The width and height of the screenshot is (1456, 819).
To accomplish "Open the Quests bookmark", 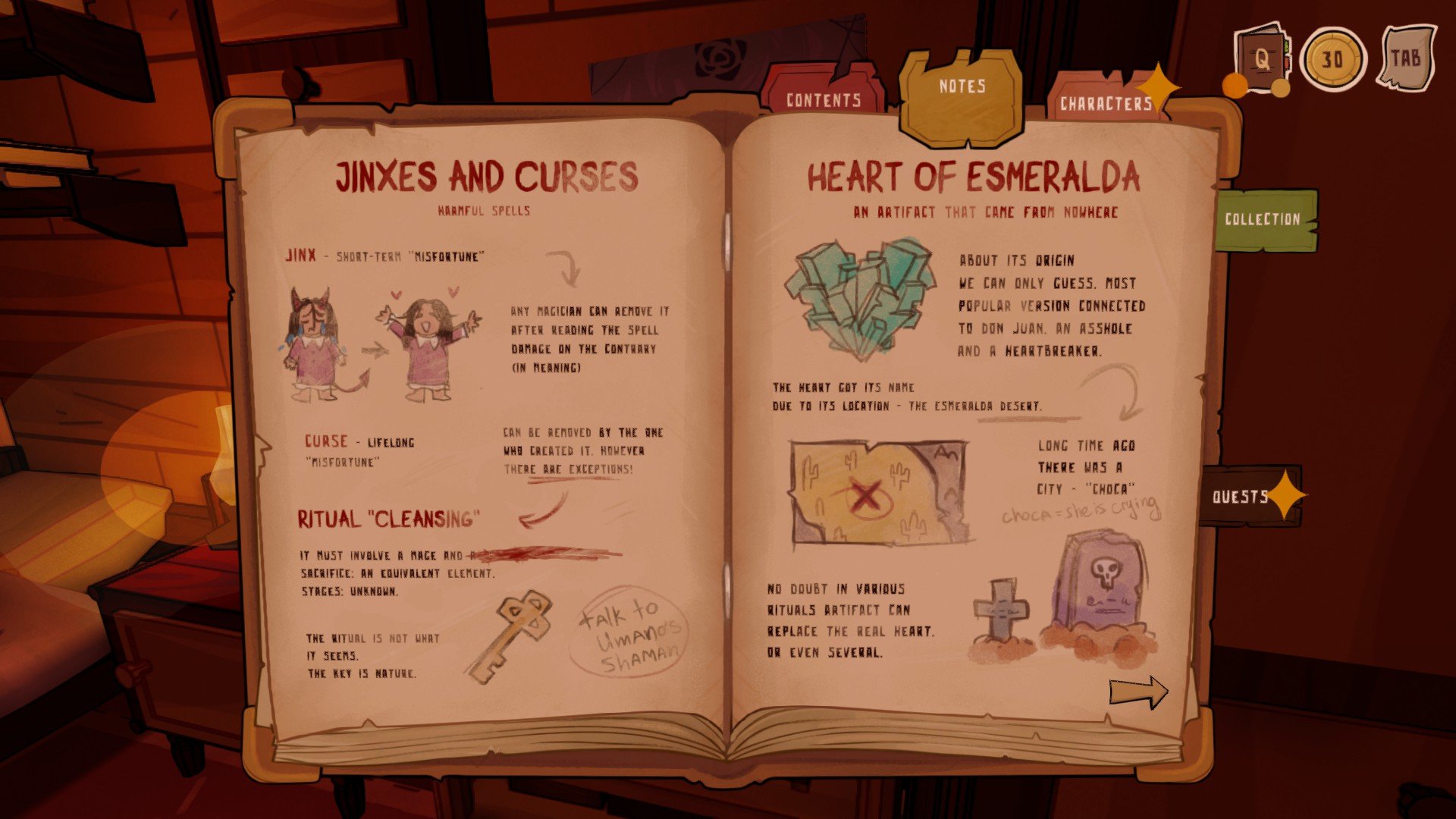I will point(1241,497).
